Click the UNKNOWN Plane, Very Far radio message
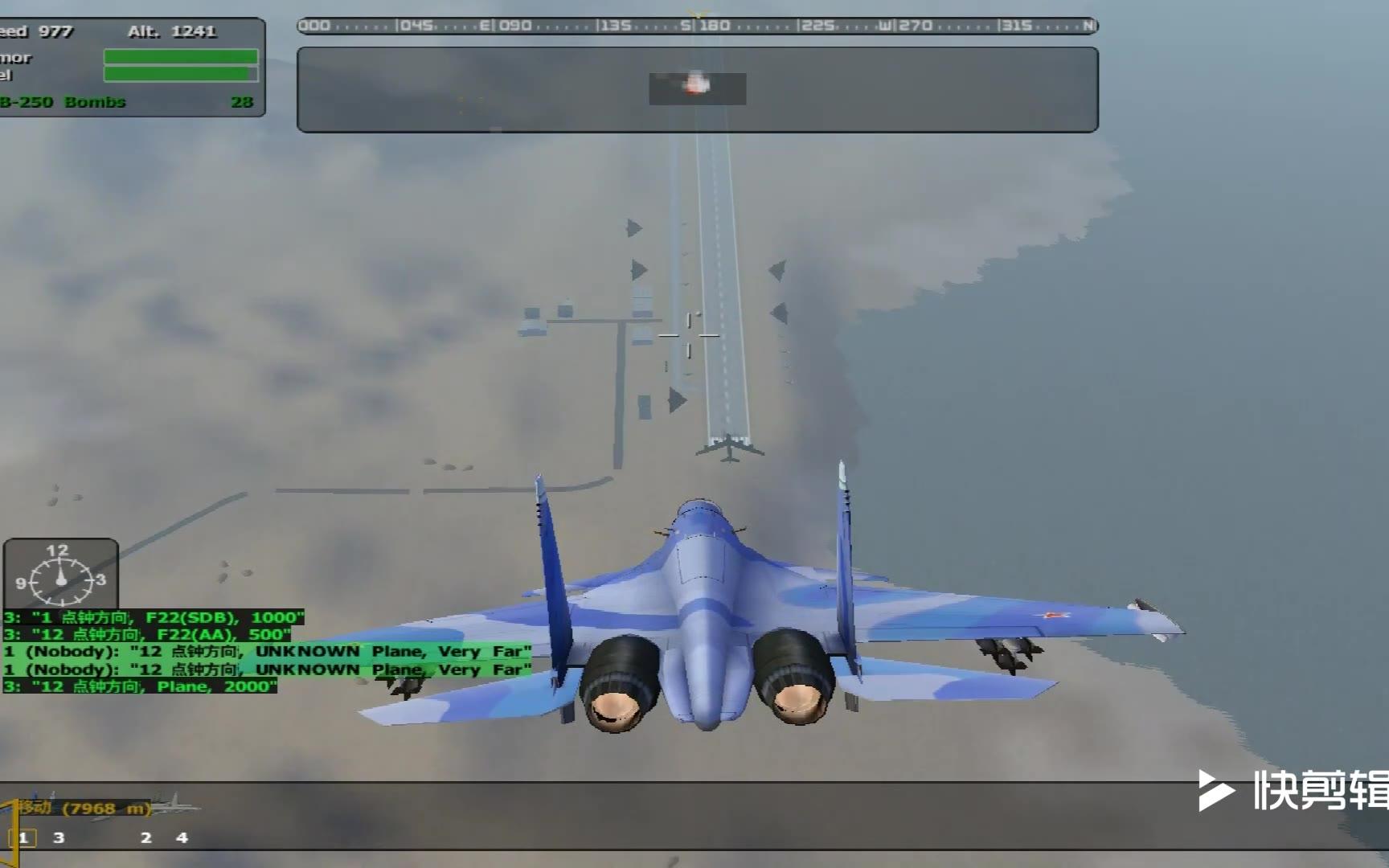This screenshot has height=868, width=1389. click(265, 652)
